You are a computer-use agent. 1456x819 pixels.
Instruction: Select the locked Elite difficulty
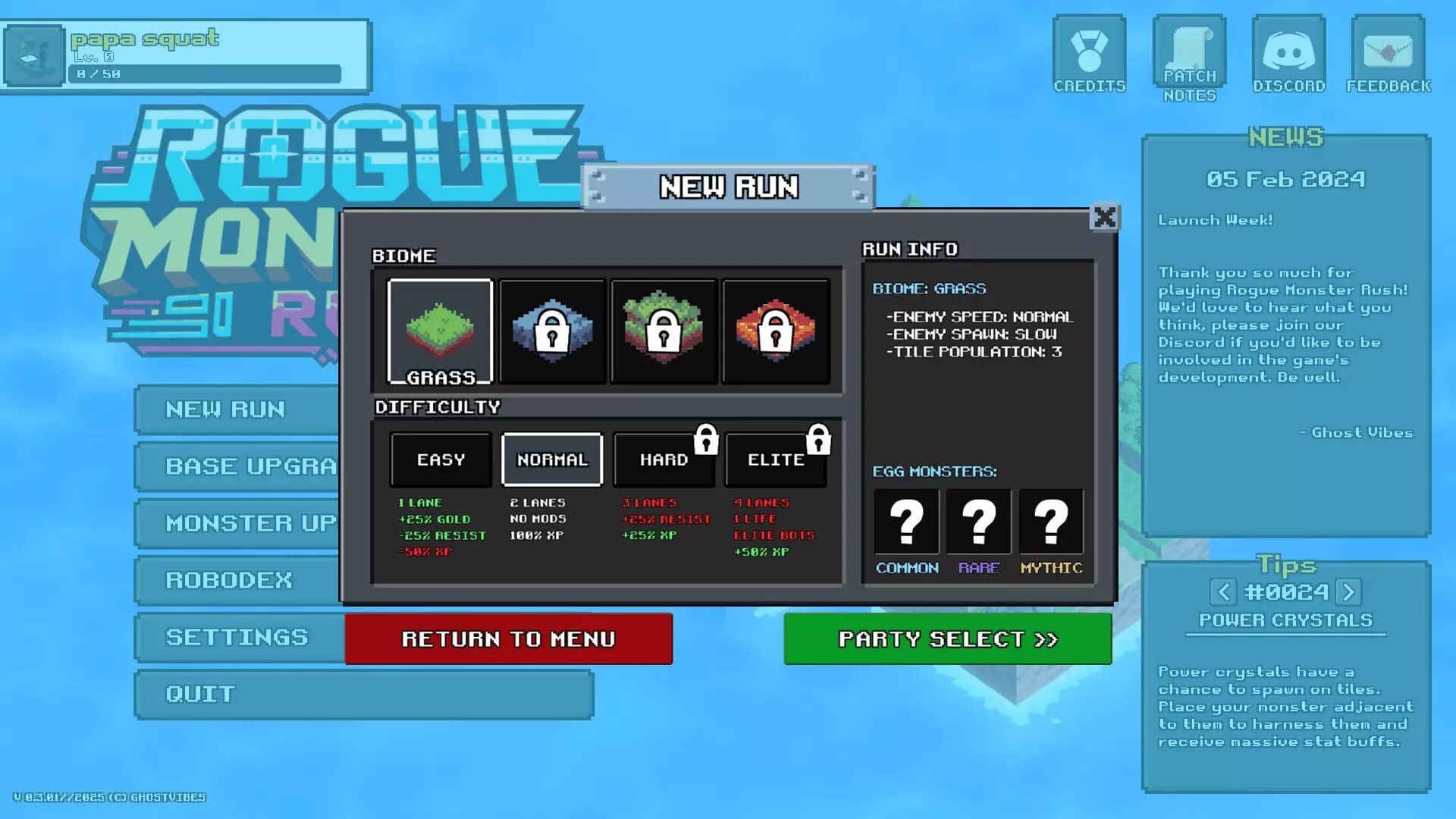pyautogui.click(x=776, y=459)
